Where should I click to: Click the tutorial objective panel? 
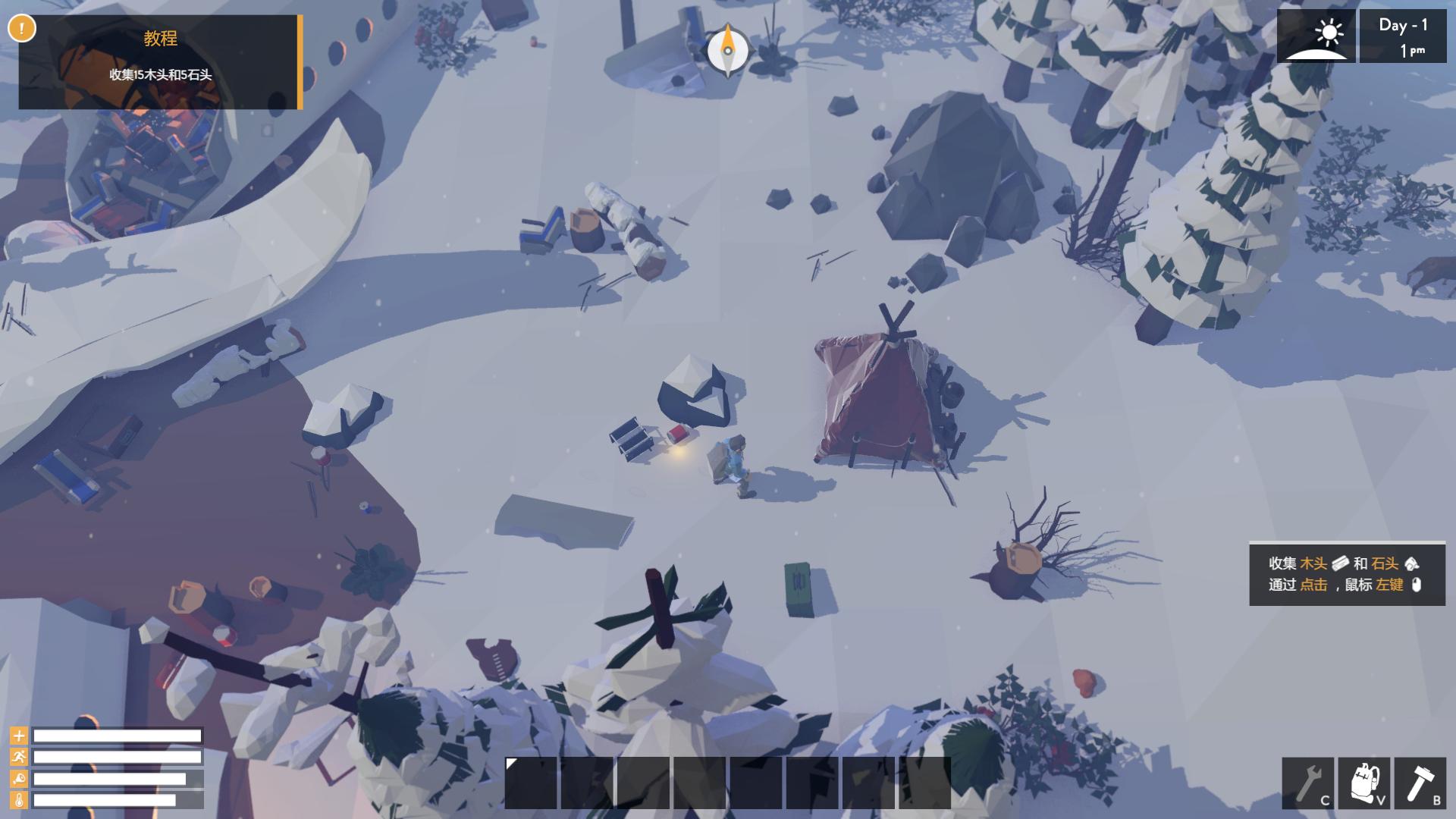click(160, 61)
